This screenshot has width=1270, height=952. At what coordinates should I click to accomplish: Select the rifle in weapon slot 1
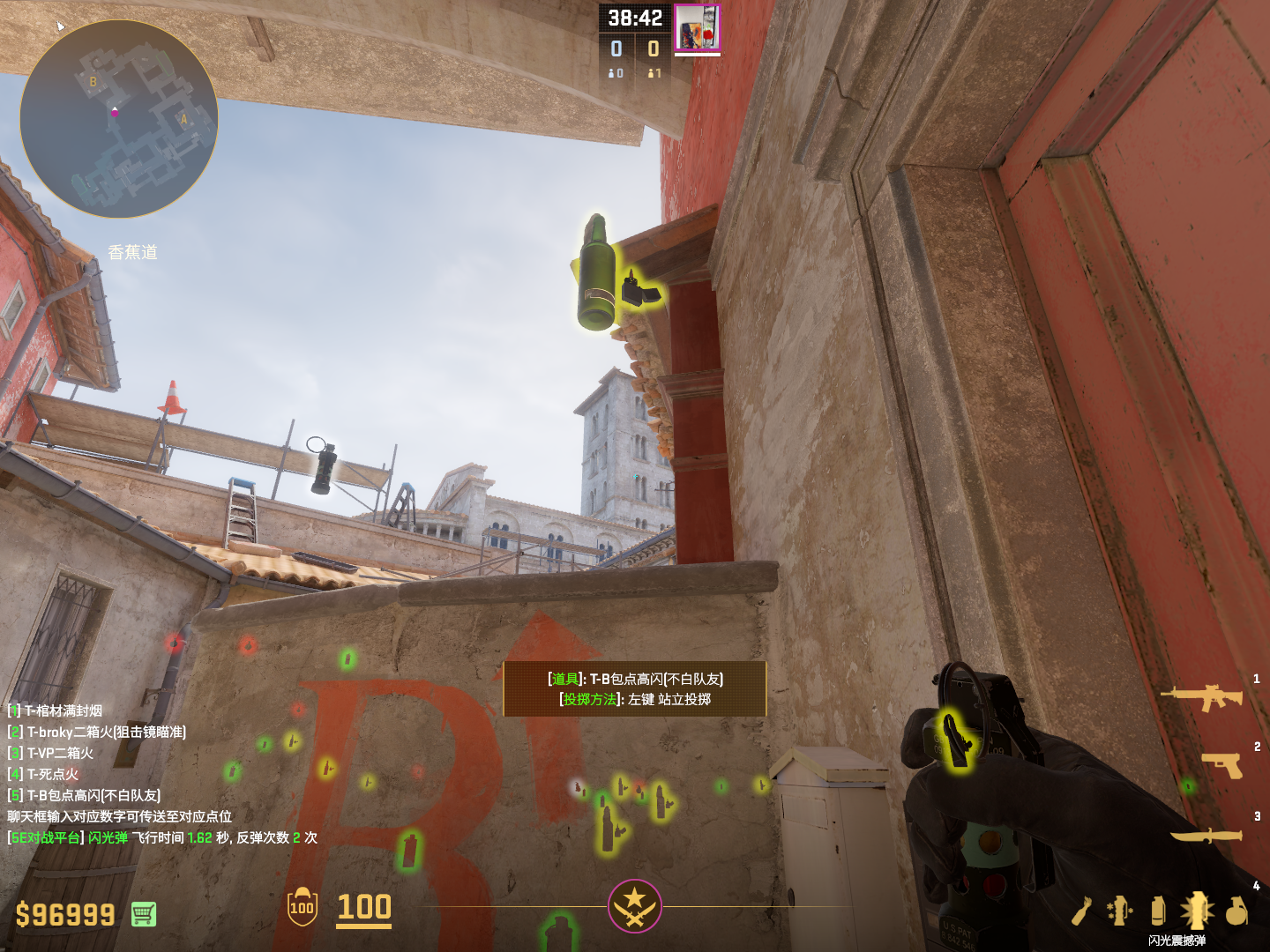pos(1202,696)
